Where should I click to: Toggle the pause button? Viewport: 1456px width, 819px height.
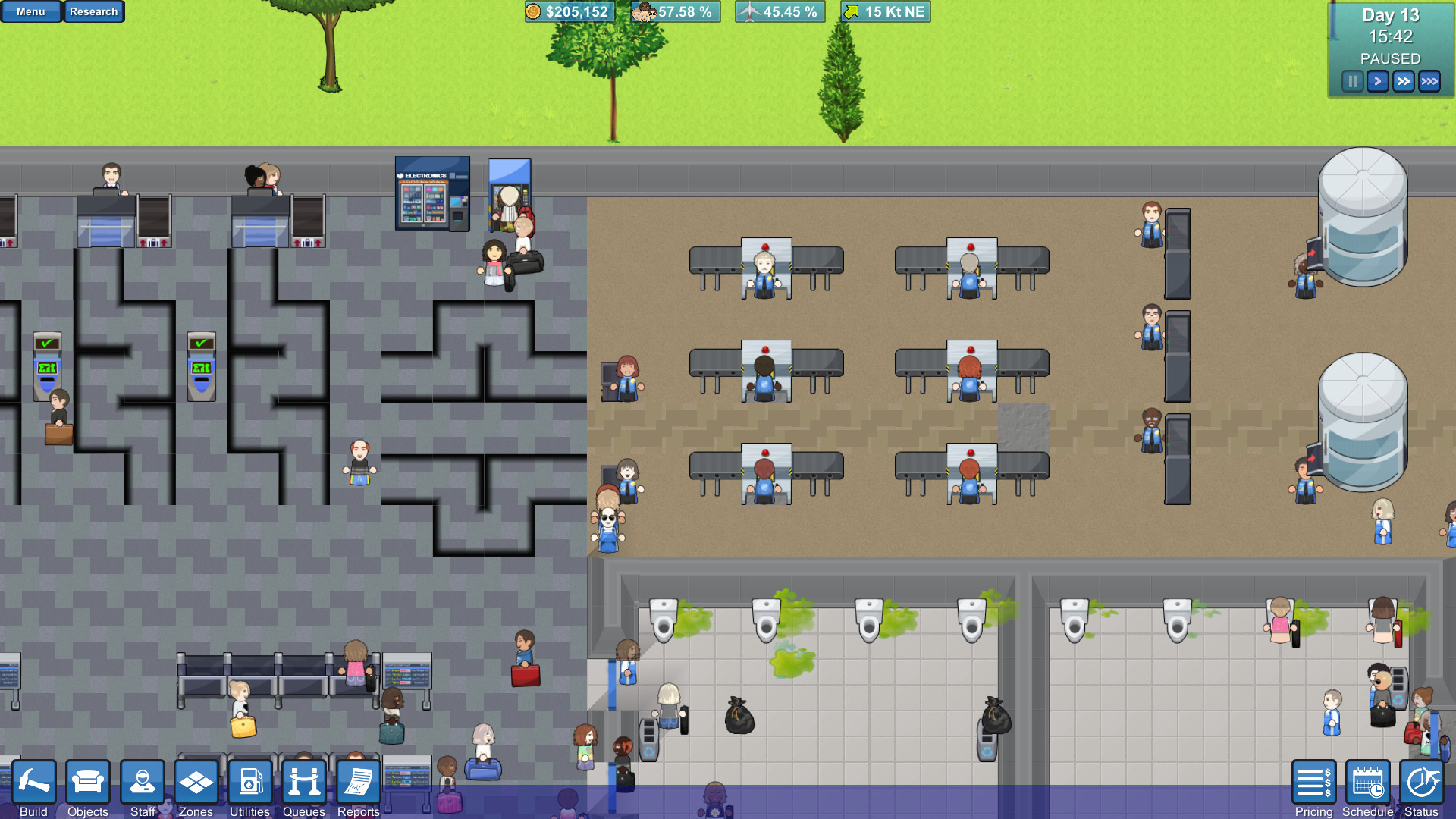(x=1352, y=80)
